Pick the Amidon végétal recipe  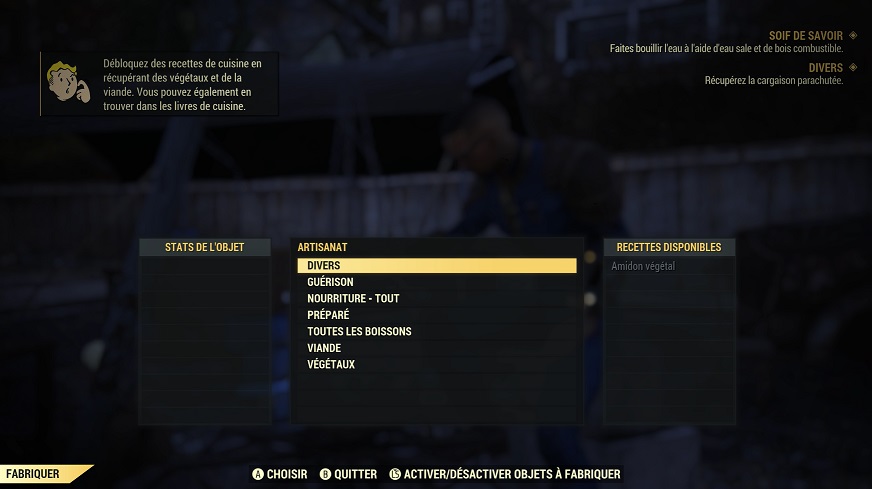click(643, 266)
